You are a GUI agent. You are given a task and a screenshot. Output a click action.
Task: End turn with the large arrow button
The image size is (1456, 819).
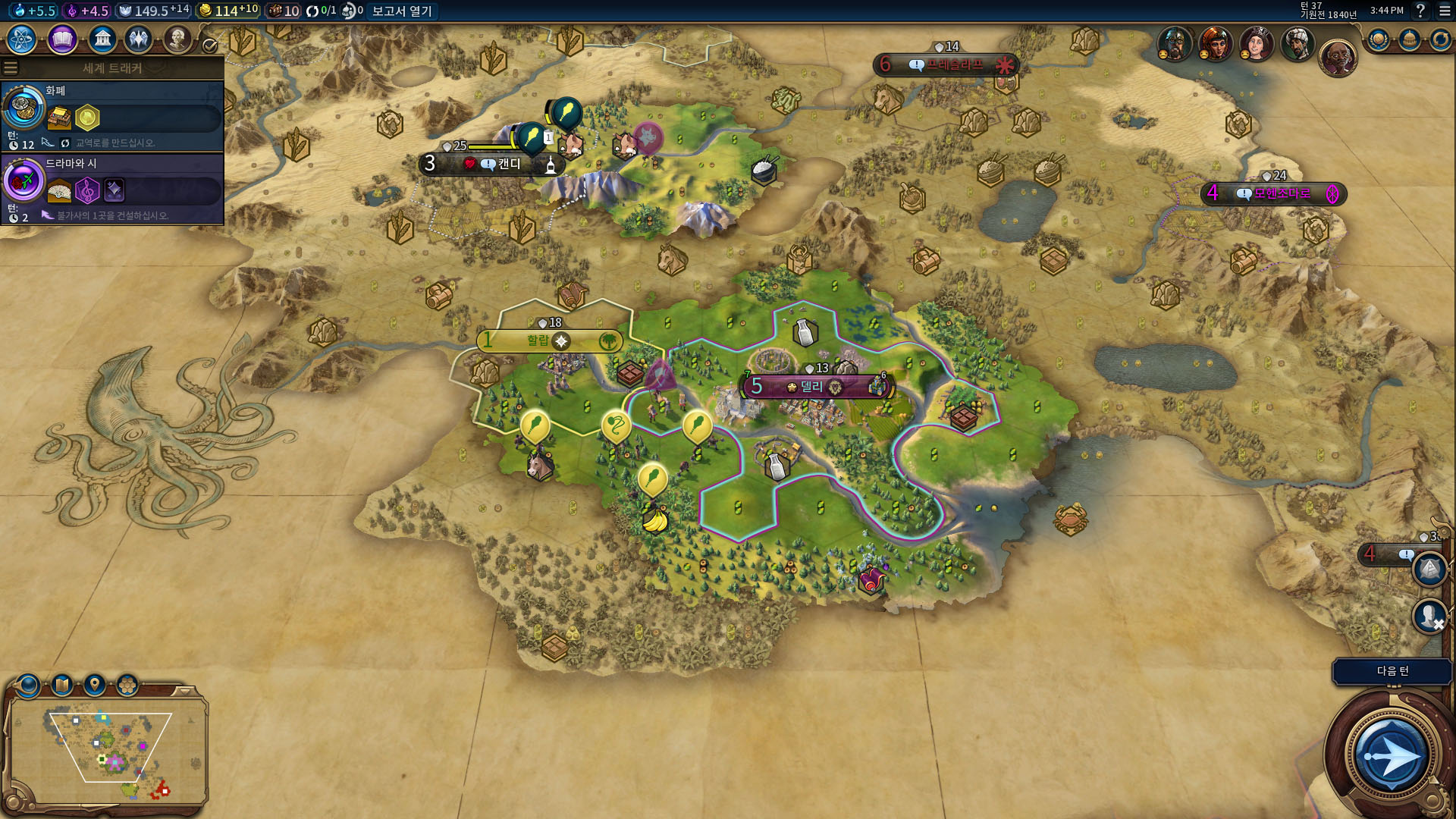(x=1390, y=755)
